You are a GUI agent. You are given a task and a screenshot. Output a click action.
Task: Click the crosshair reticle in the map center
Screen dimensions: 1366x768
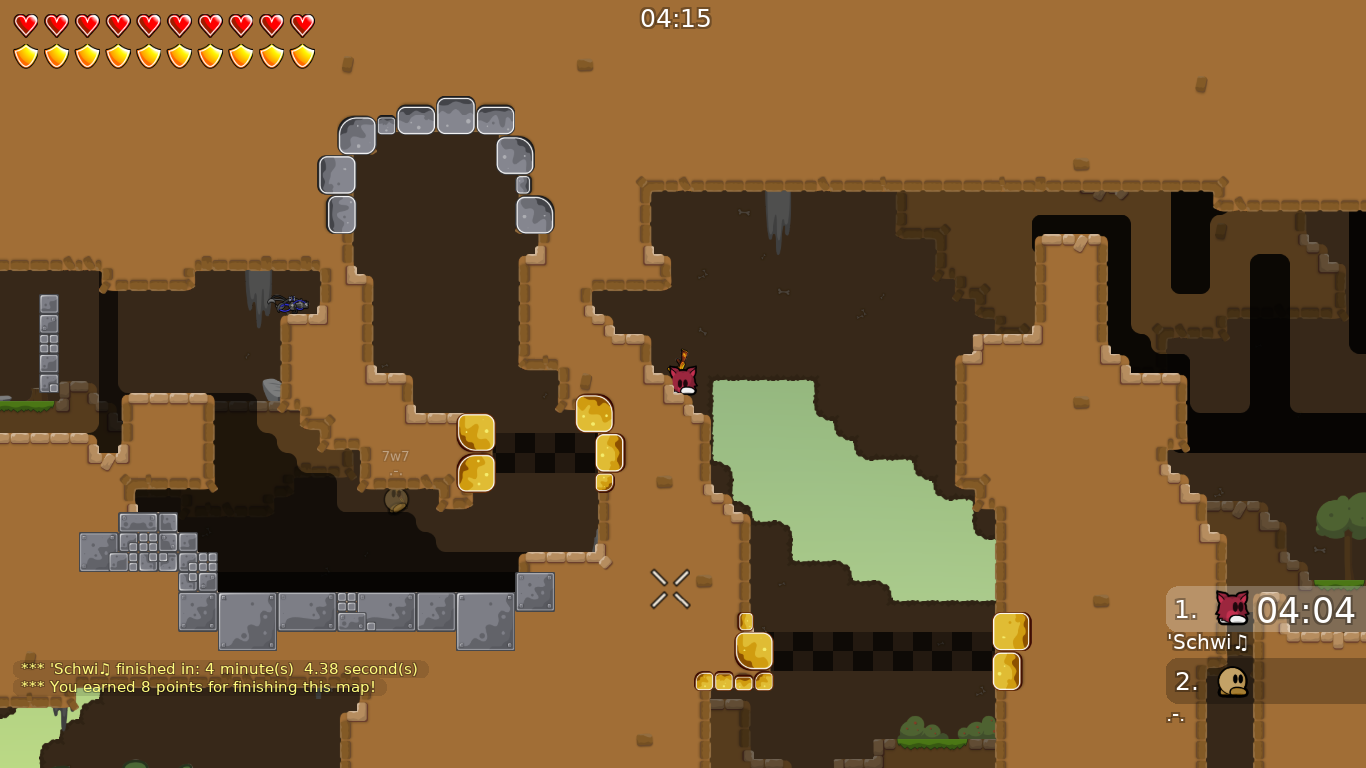tap(669, 589)
